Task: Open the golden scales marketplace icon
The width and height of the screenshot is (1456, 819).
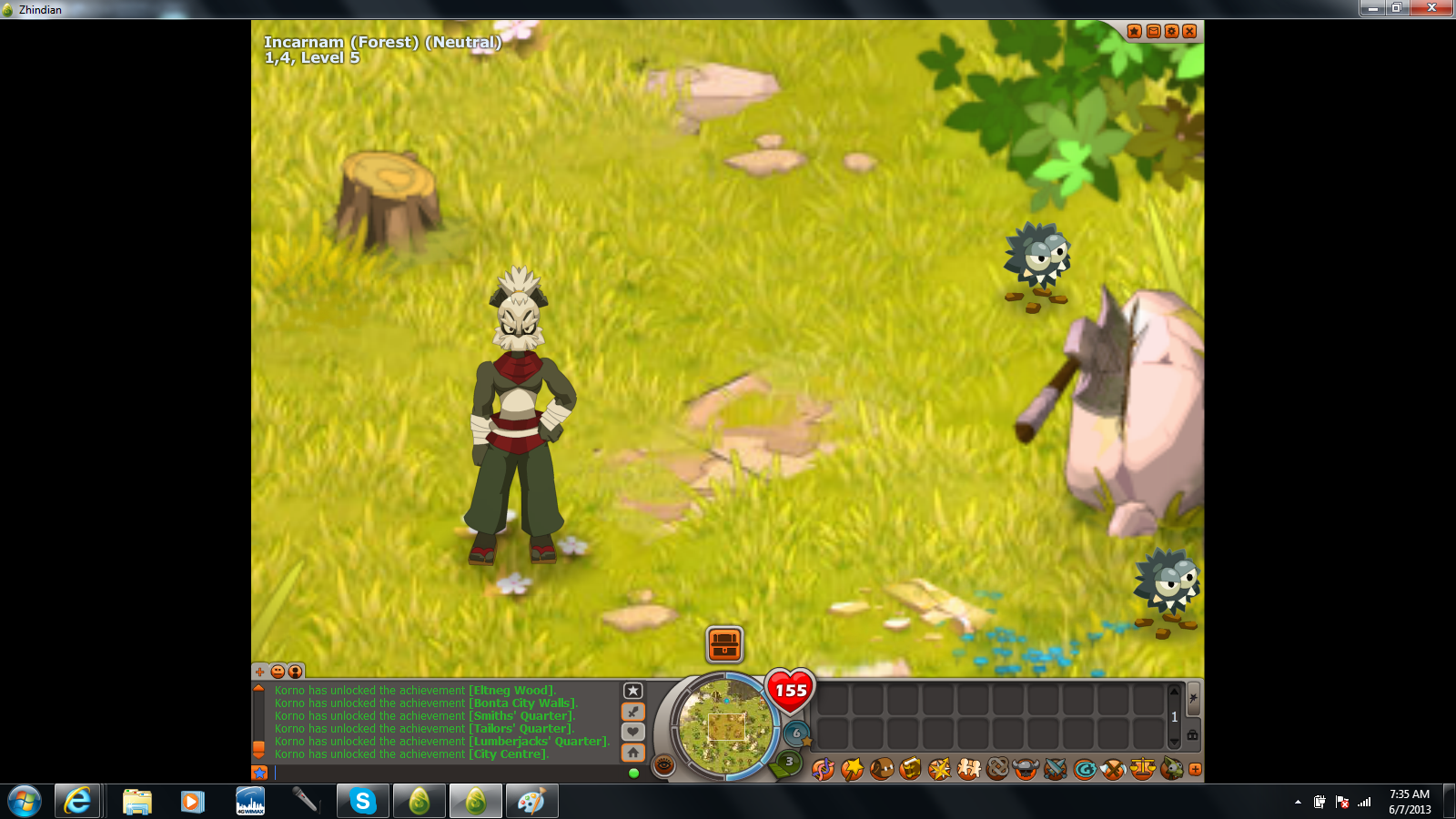Action: pyautogui.click(x=1142, y=770)
